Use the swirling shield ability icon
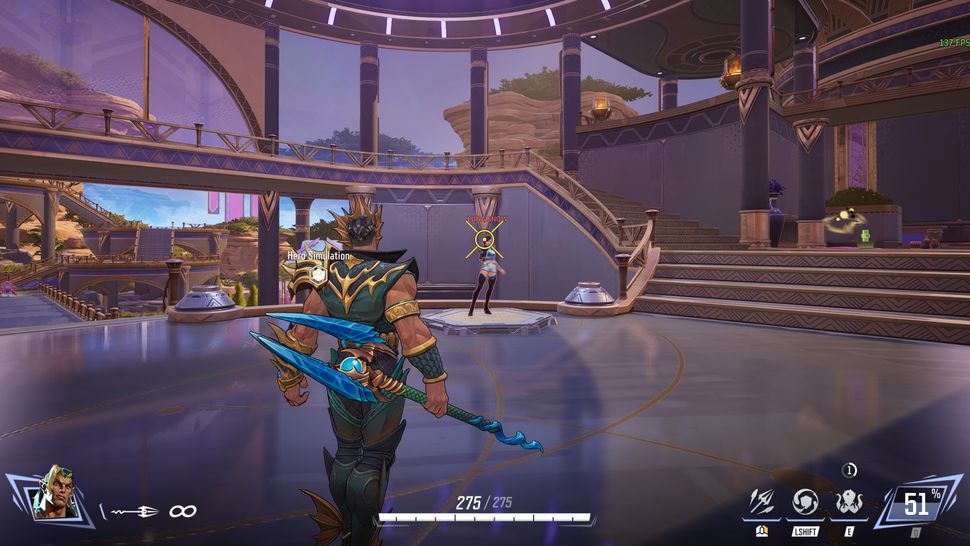970x546 pixels. 805,502
